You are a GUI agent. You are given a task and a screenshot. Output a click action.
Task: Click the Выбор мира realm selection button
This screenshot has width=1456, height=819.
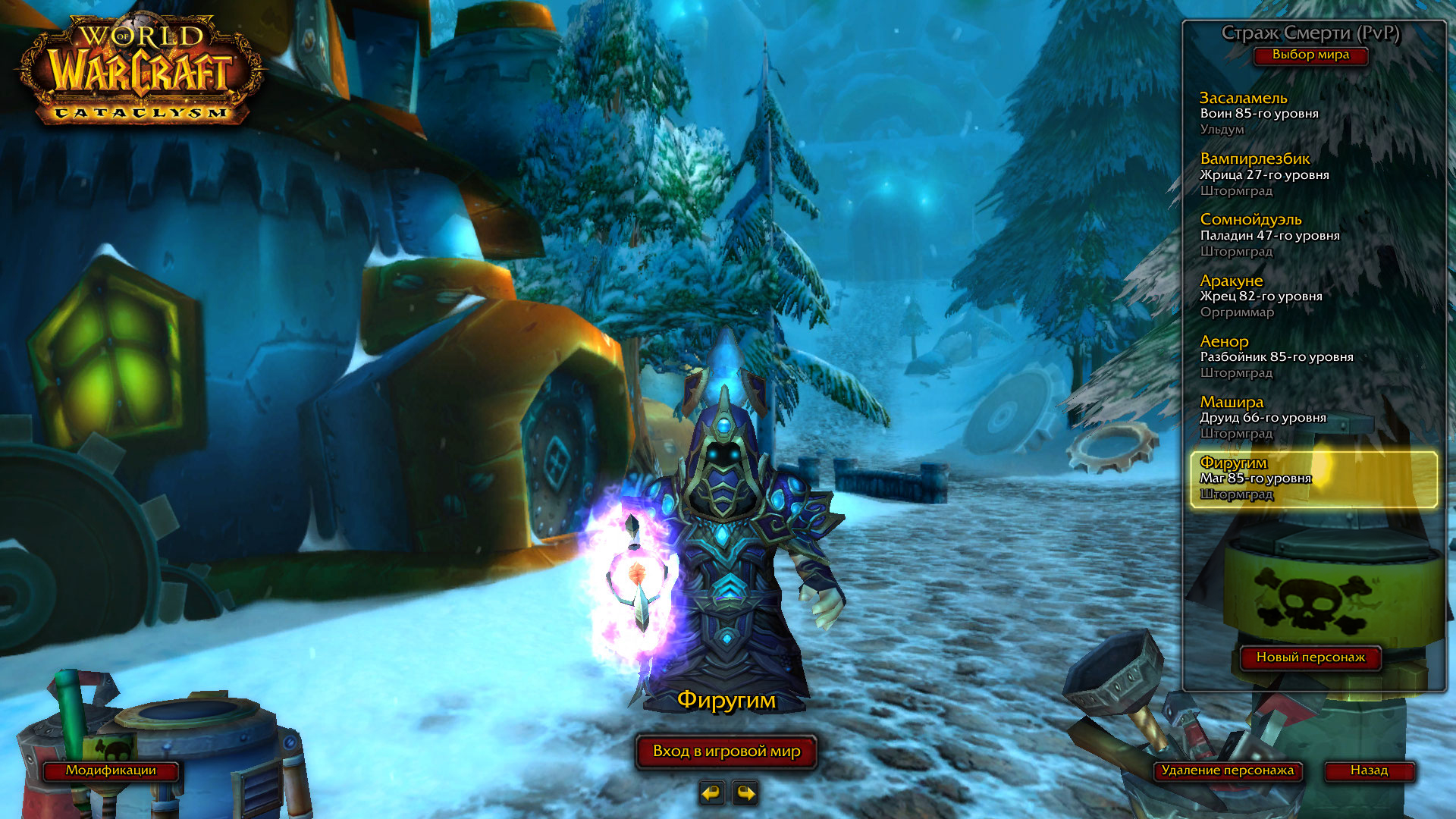click(1310, 55)
